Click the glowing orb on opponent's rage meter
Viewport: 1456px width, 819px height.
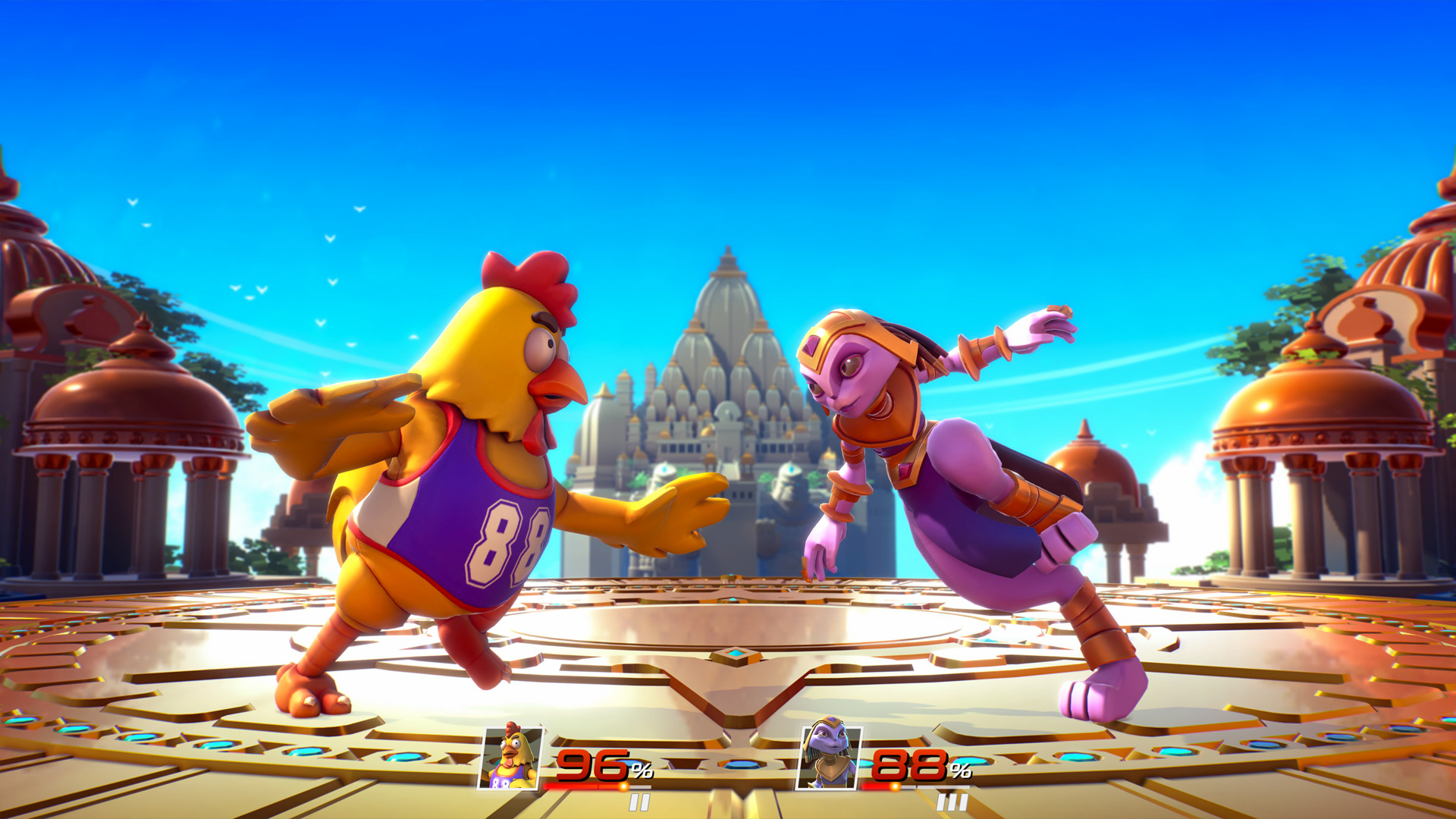click(x=894, y=786)
